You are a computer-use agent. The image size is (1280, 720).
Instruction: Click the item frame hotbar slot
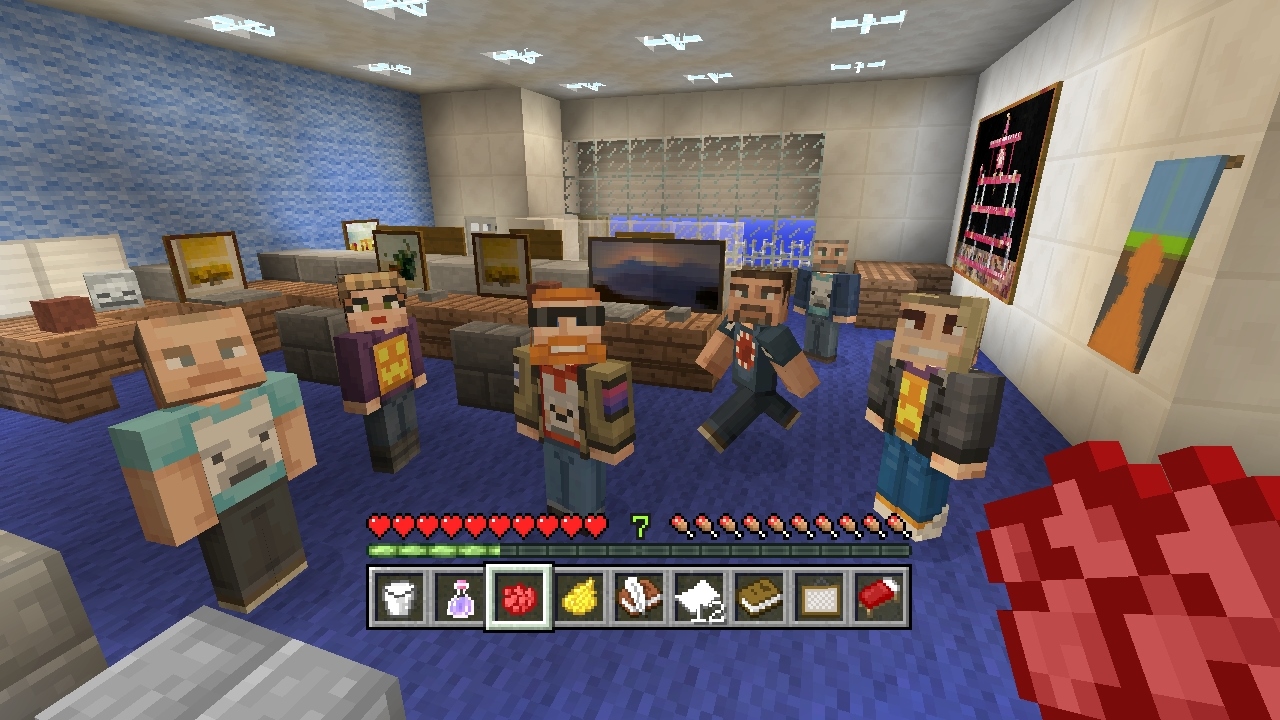821,597
